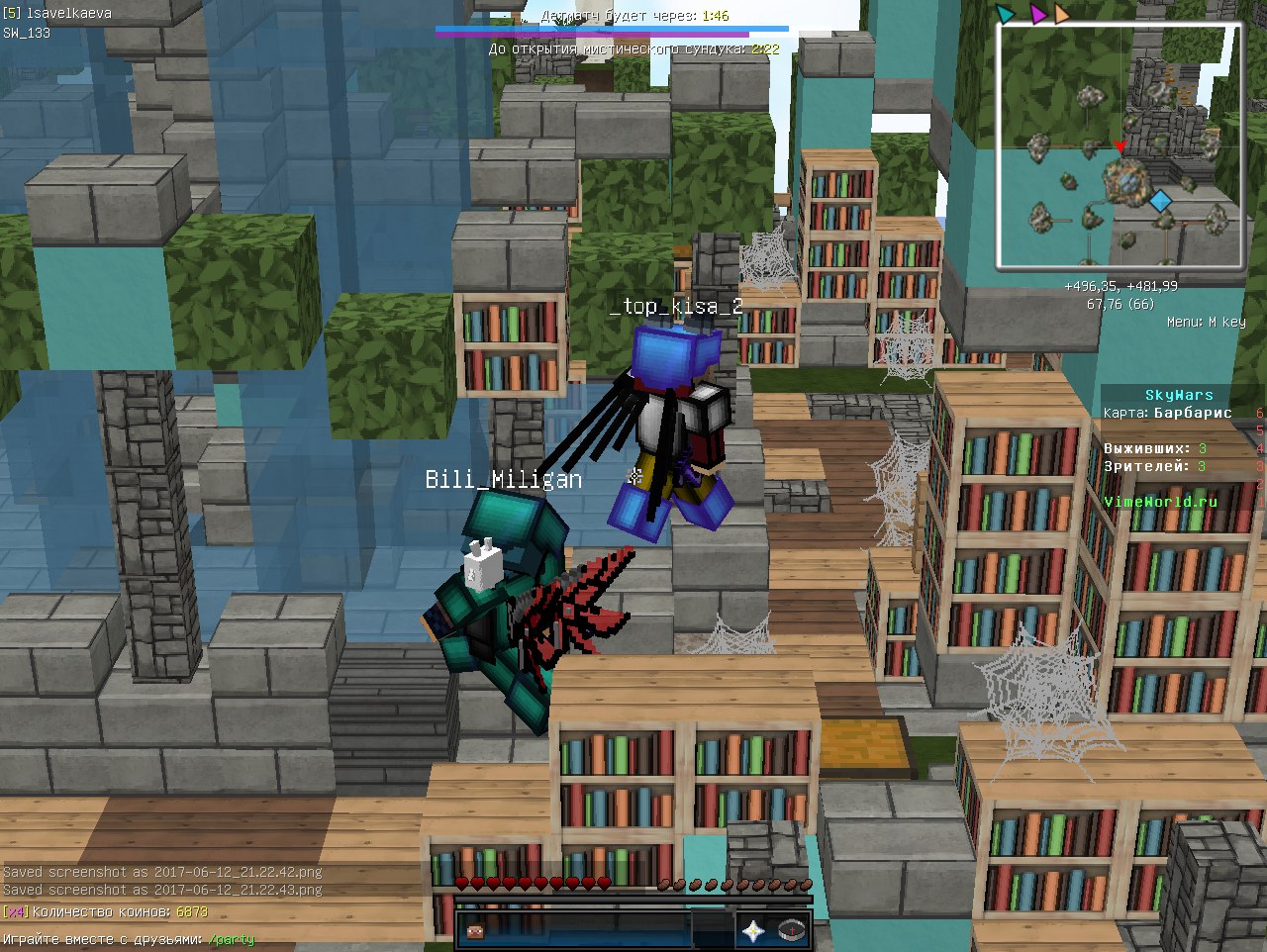Screen dimensions: 1267x952
Task: Select the compass hotbar slot
Action: pos(791,931)
